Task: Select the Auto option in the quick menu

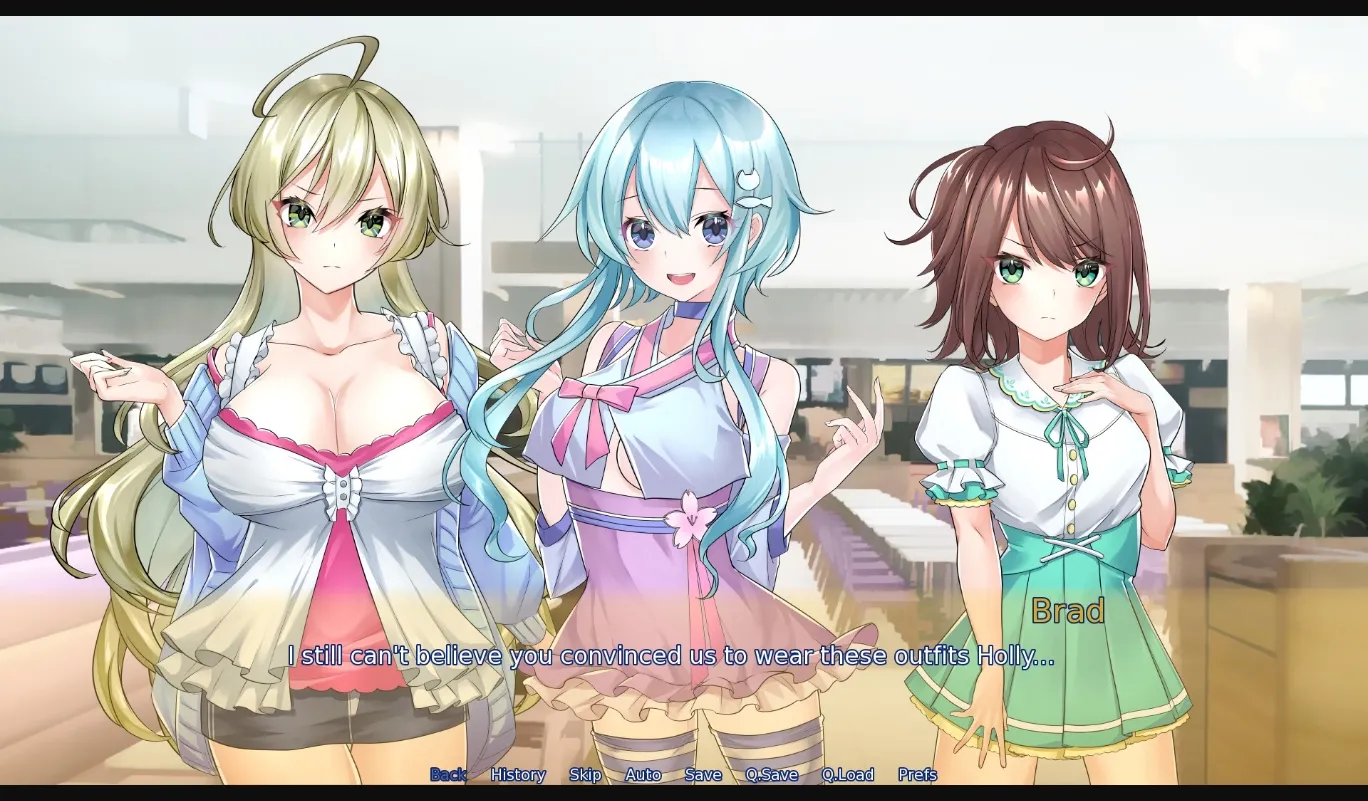Action: coord(643,775)
